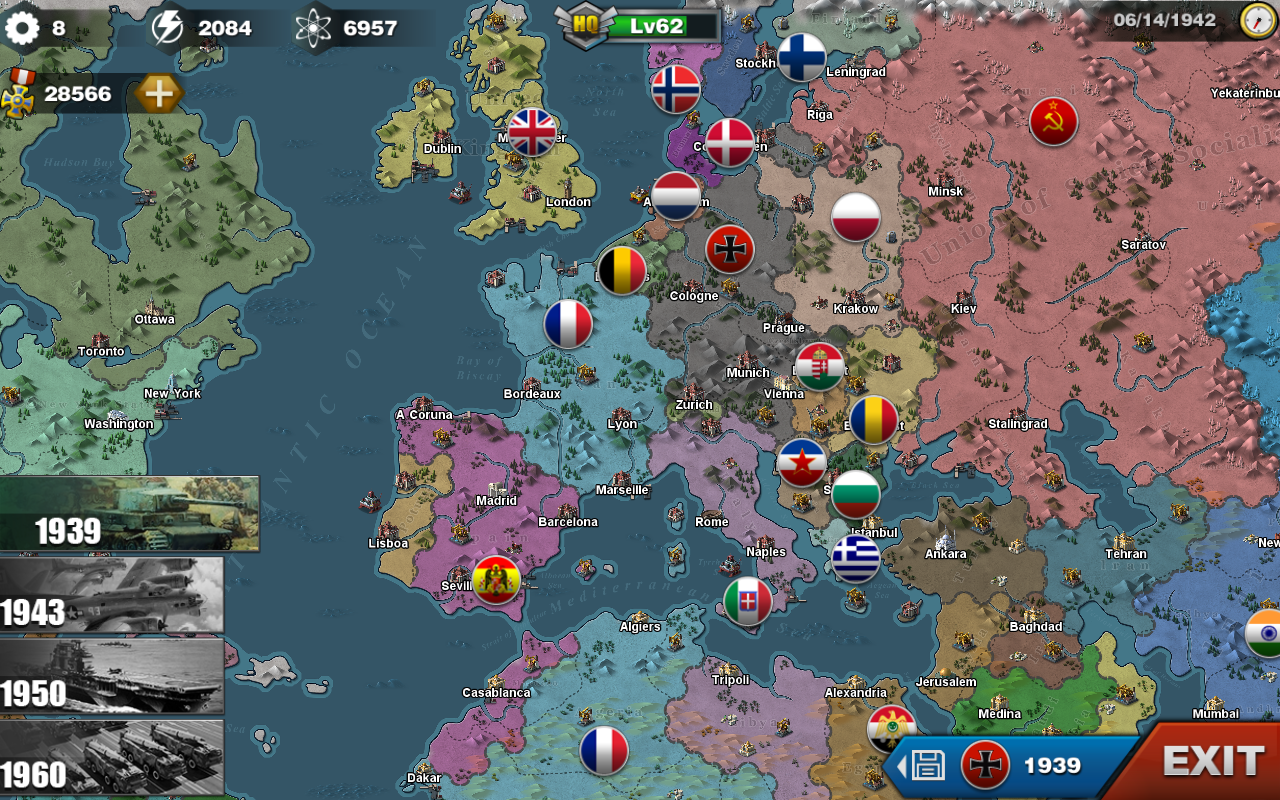Image resolution: width=1280 pixels, height=800 pixels.
Task: Switch to the 1939 scenario
Action: coord(129,514)
